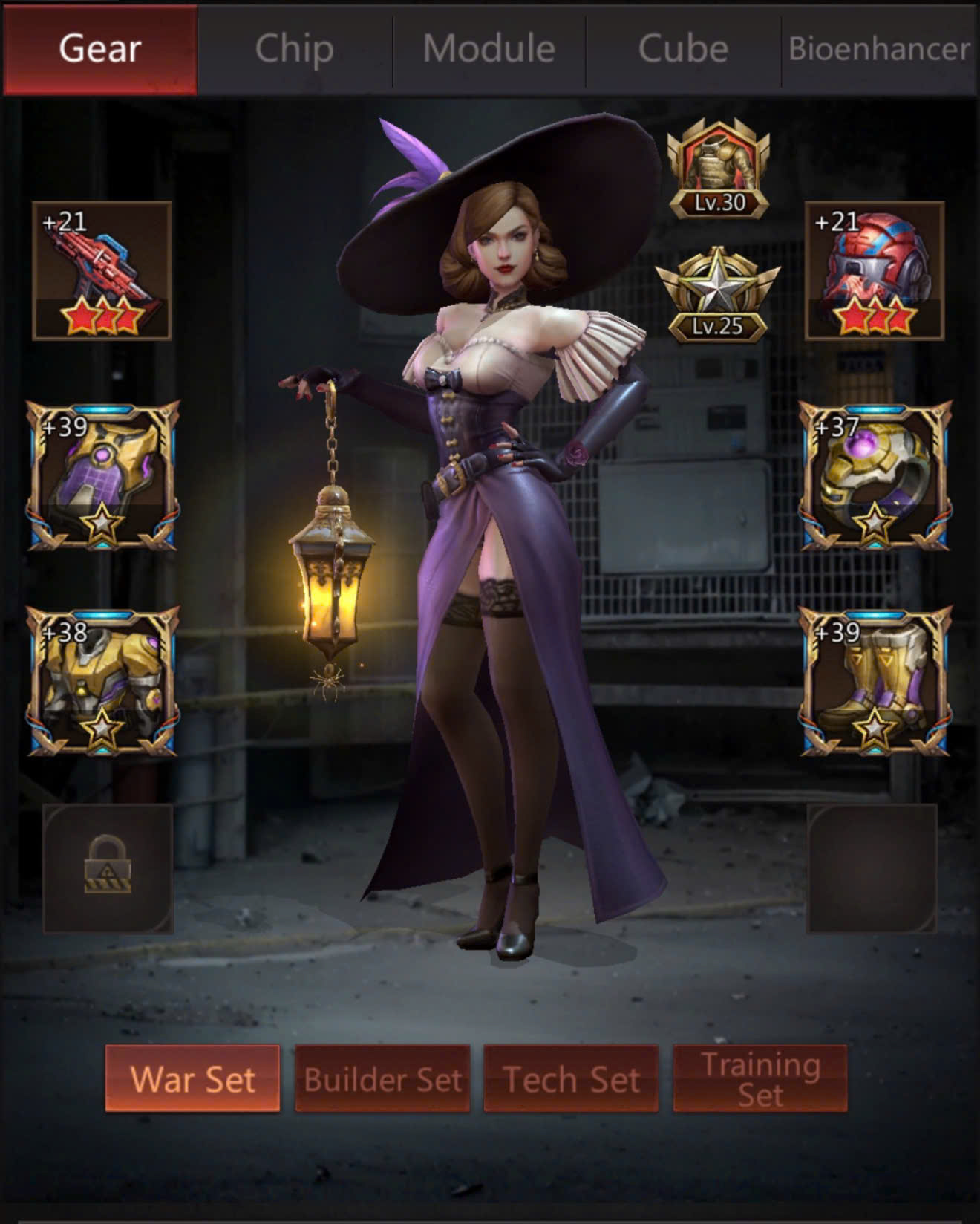
Task: Inspect the red helmet gear slot
Action: click(875, 270)
